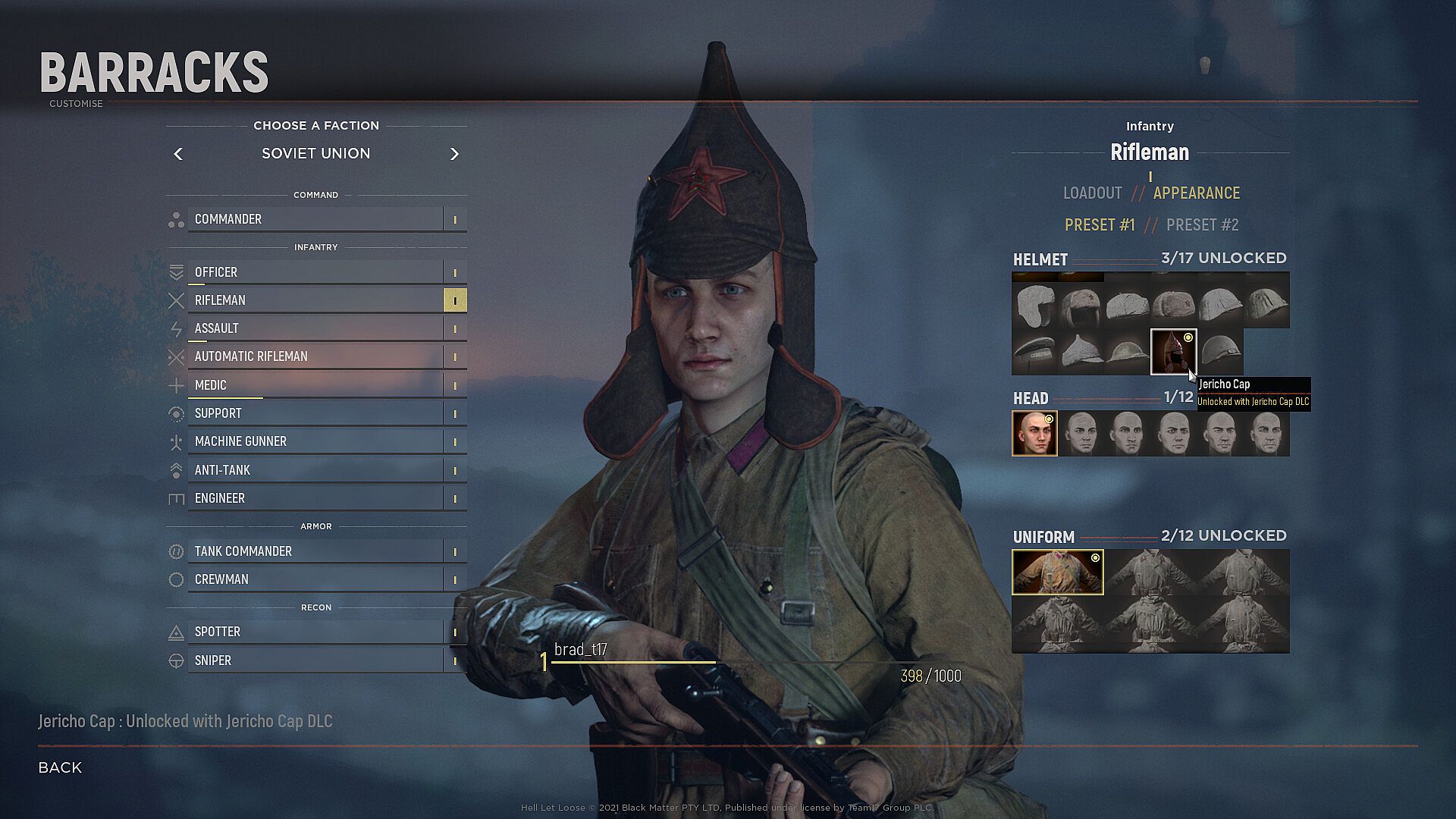Choose the equipped brown uniform thumbnail
Viewport: 1456px width, 819px height.
pyautogui.click(x=1057, y=572)
